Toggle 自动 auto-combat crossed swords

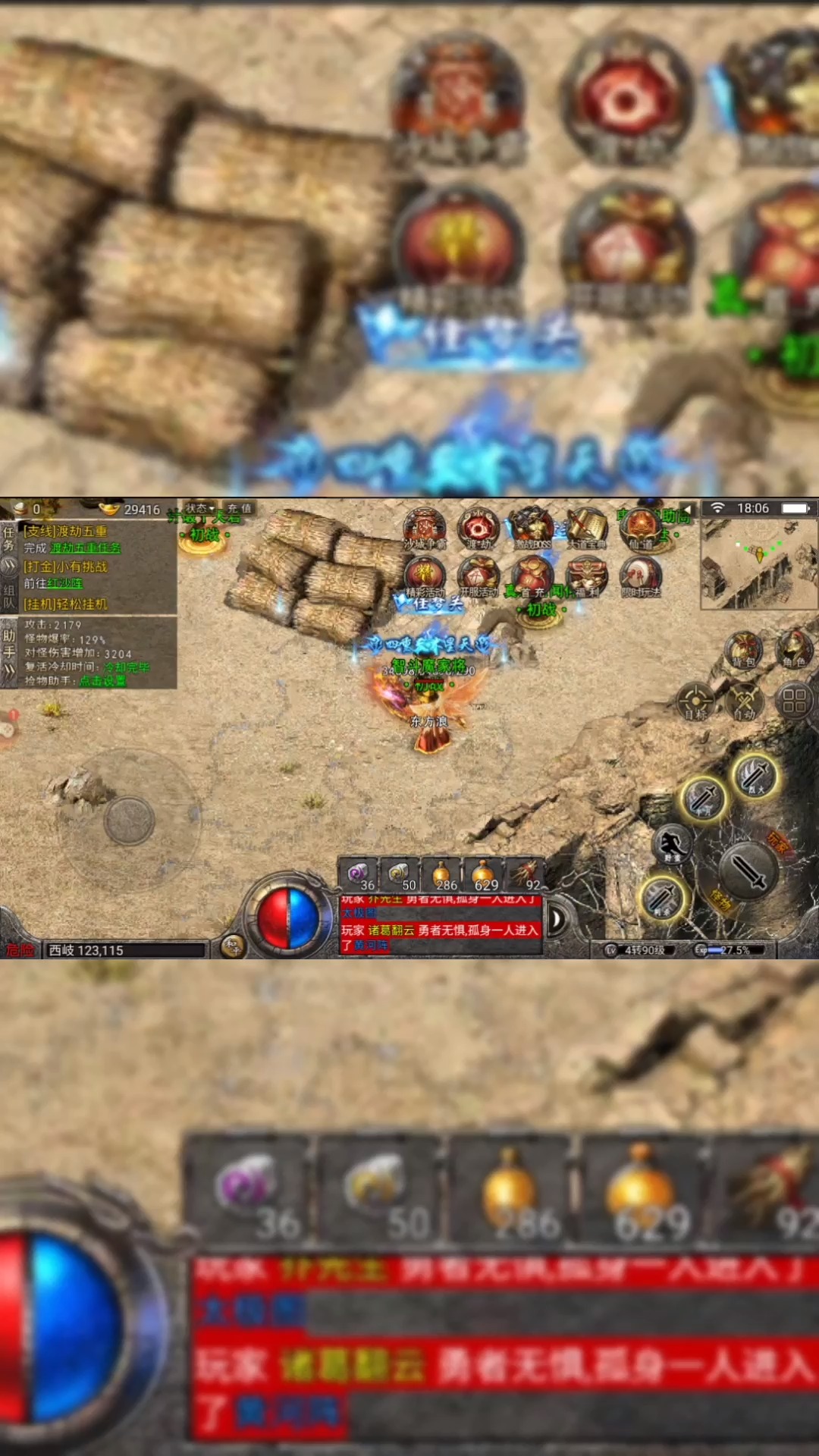click(745, 701)
